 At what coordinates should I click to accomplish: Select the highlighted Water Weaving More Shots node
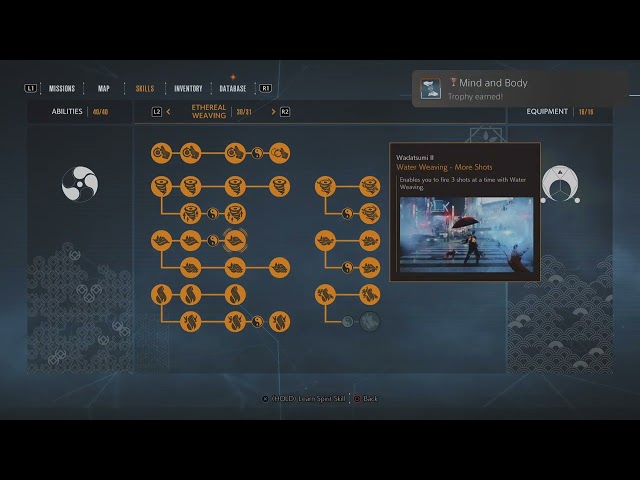(x=235, y=239)
